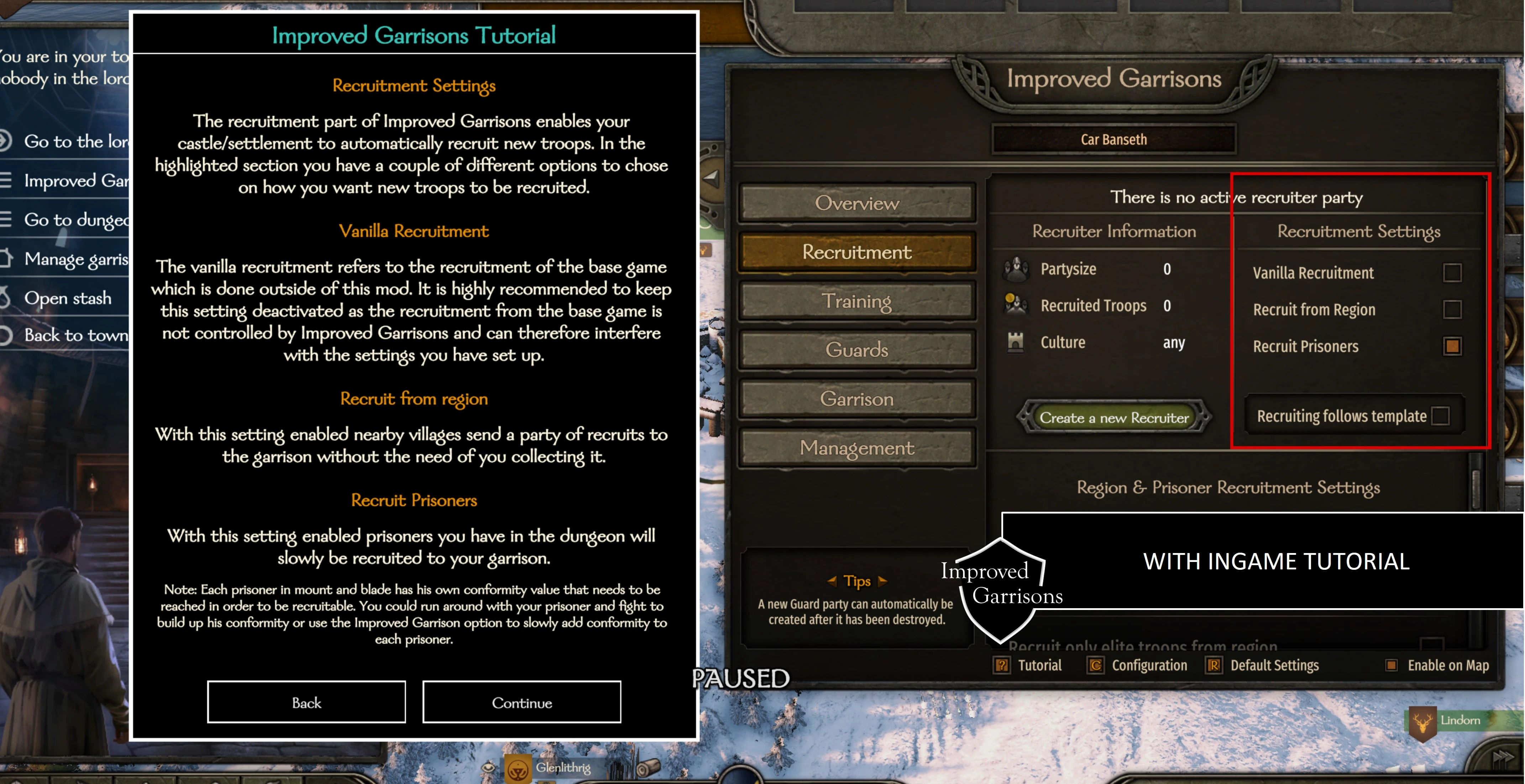
Task: Show the previous tip with the left arrow
Action: pos(832,581)
